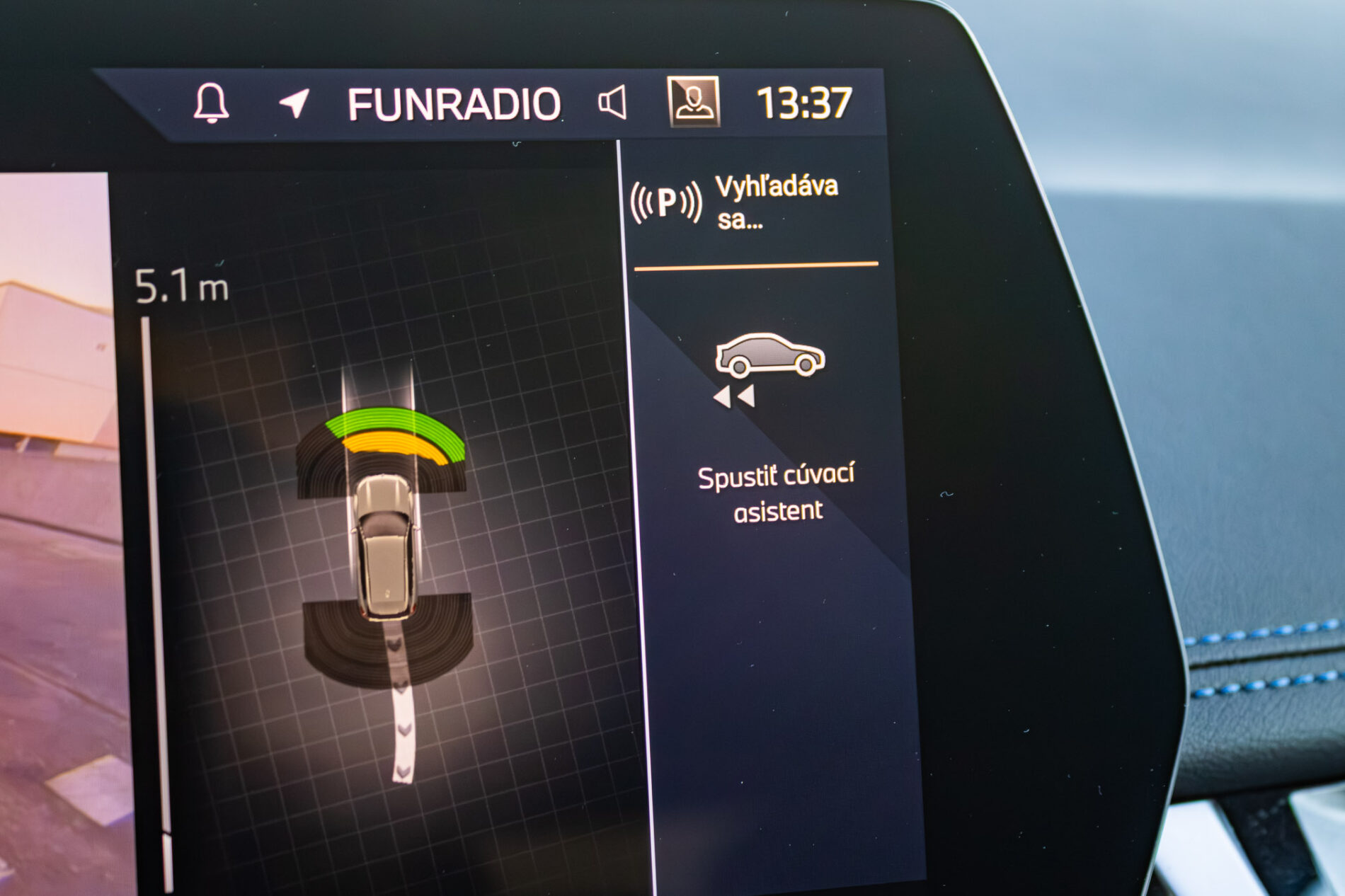Open the notifications bell icon

pyautogui.click(x=211, y=103)
